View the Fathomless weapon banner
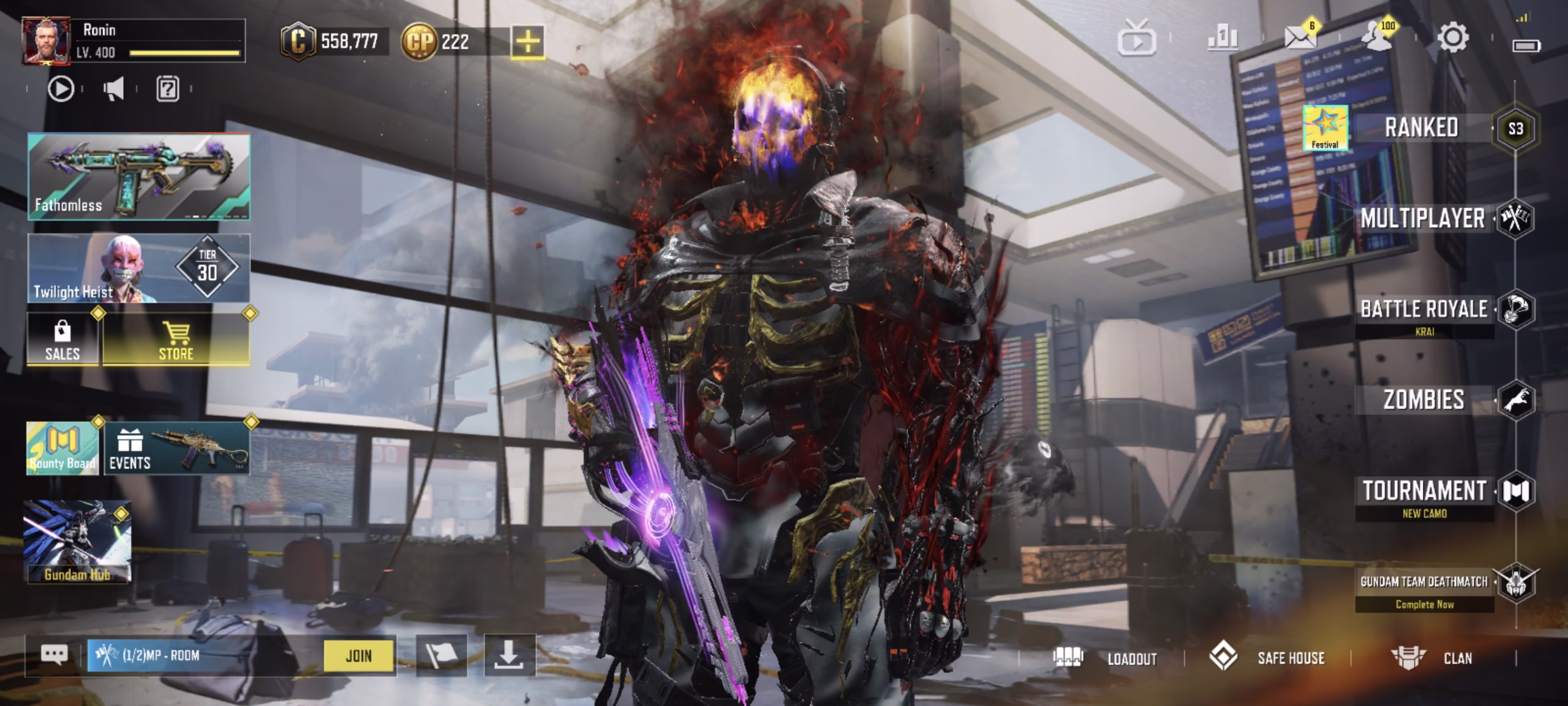 pos(139,176)
